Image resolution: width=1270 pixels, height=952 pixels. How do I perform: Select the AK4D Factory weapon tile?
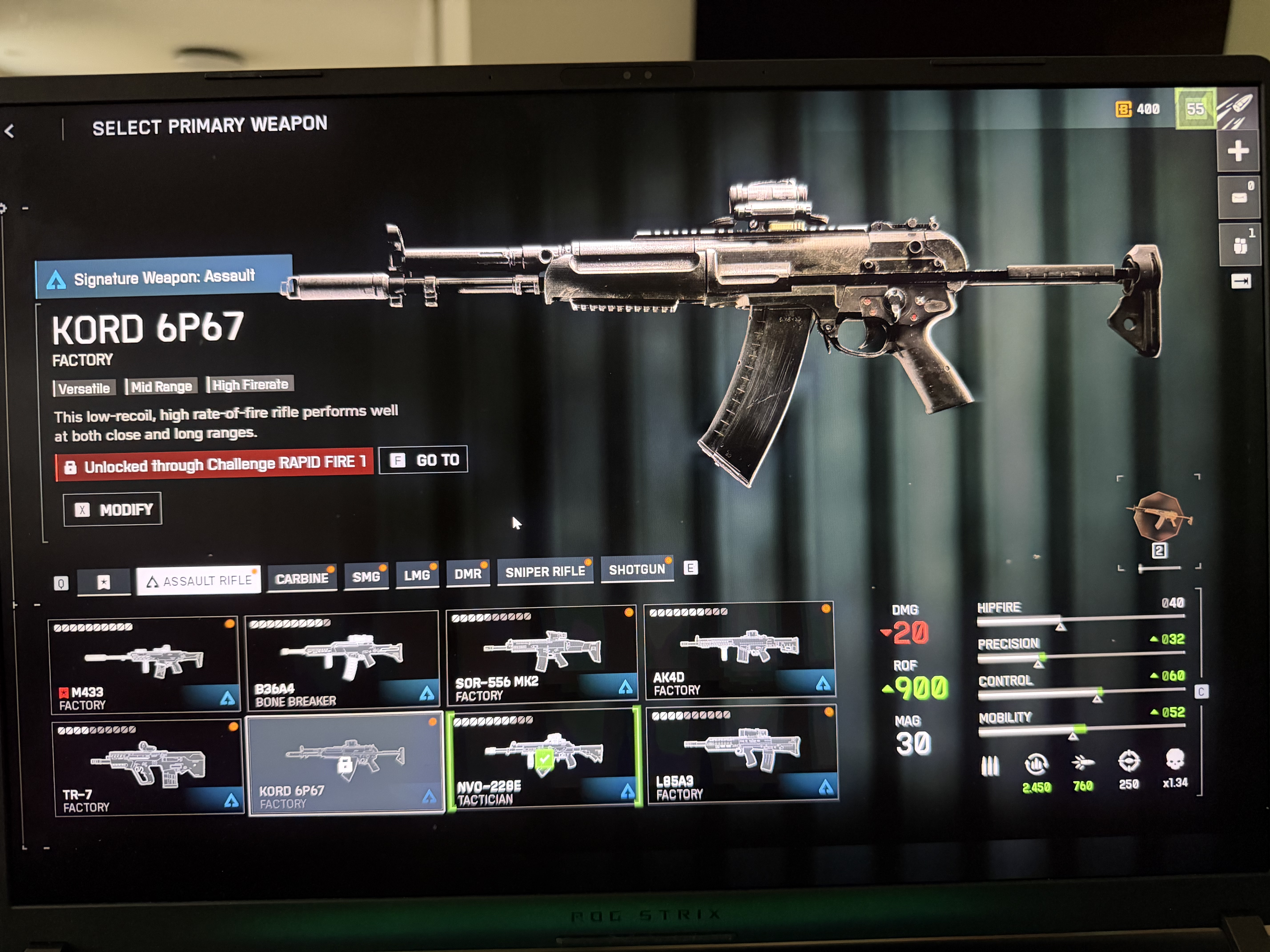(739, 651)
